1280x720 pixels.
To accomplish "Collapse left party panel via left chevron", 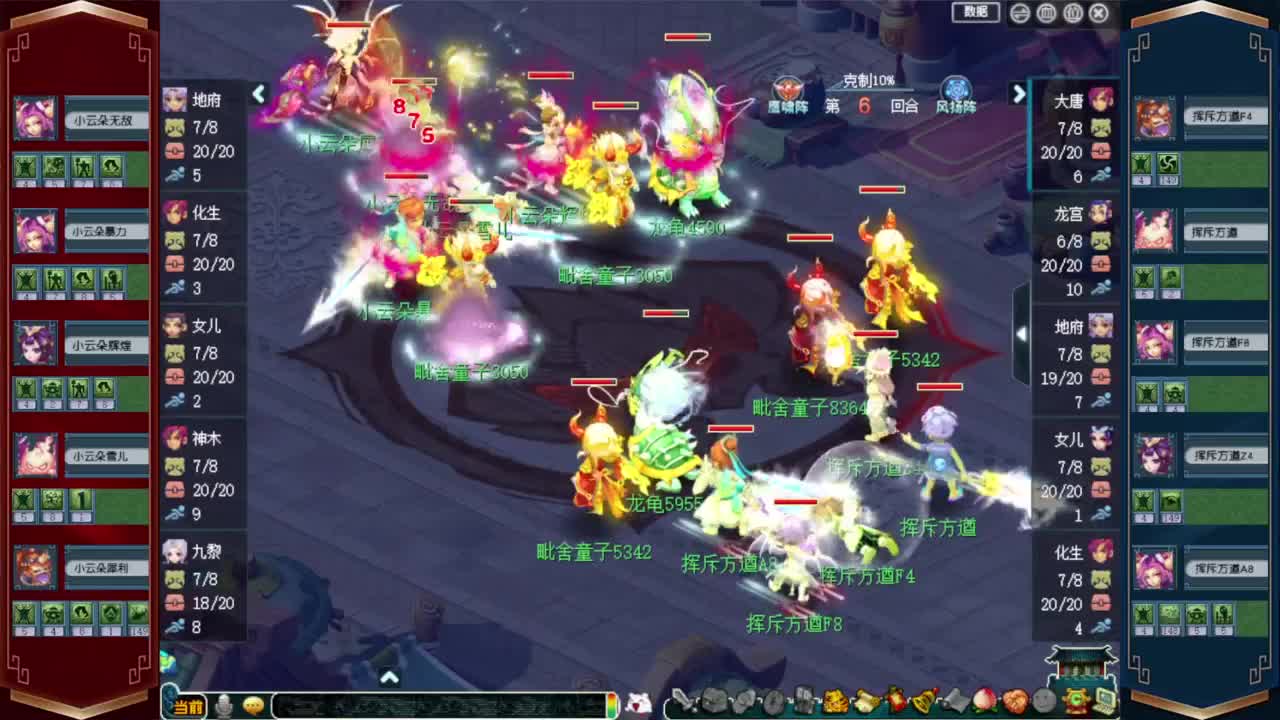I will click(x=259, y=95).
